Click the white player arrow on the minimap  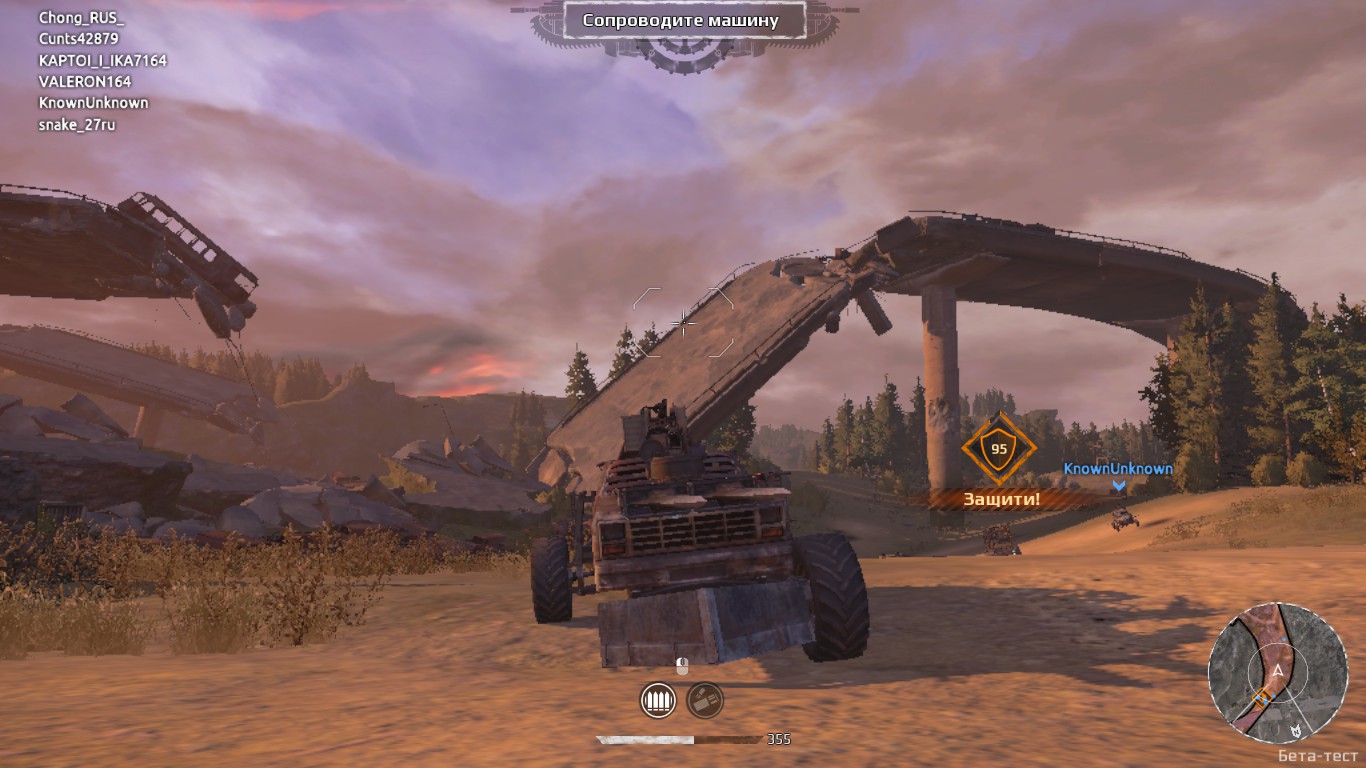click(x=1277, y=670)
